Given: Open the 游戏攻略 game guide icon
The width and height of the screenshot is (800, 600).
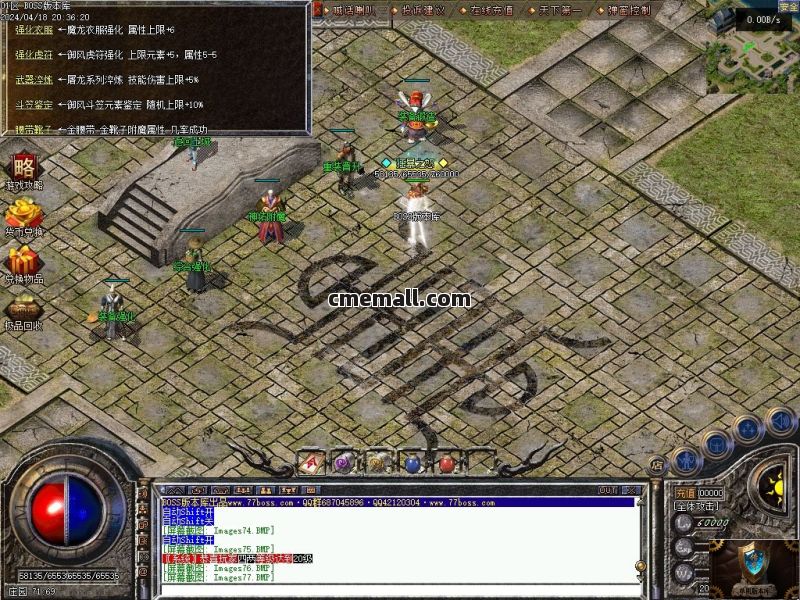Looking at the screenshot, I should [23, 168].
